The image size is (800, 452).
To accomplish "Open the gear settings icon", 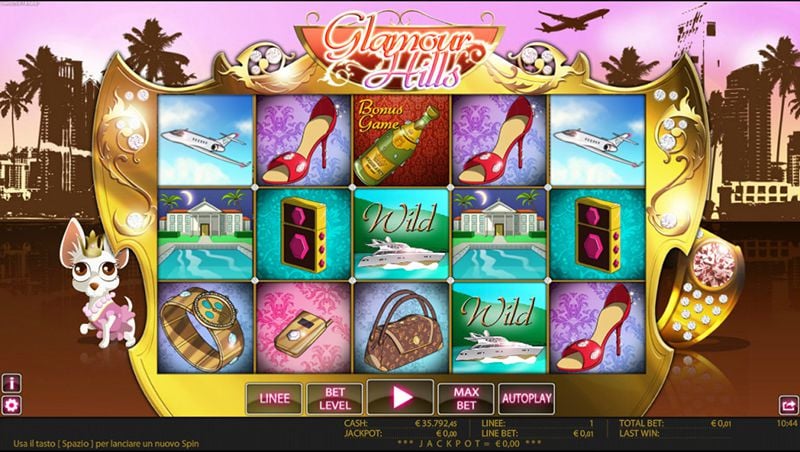I will pyautogui.click(x=12, y=405).
